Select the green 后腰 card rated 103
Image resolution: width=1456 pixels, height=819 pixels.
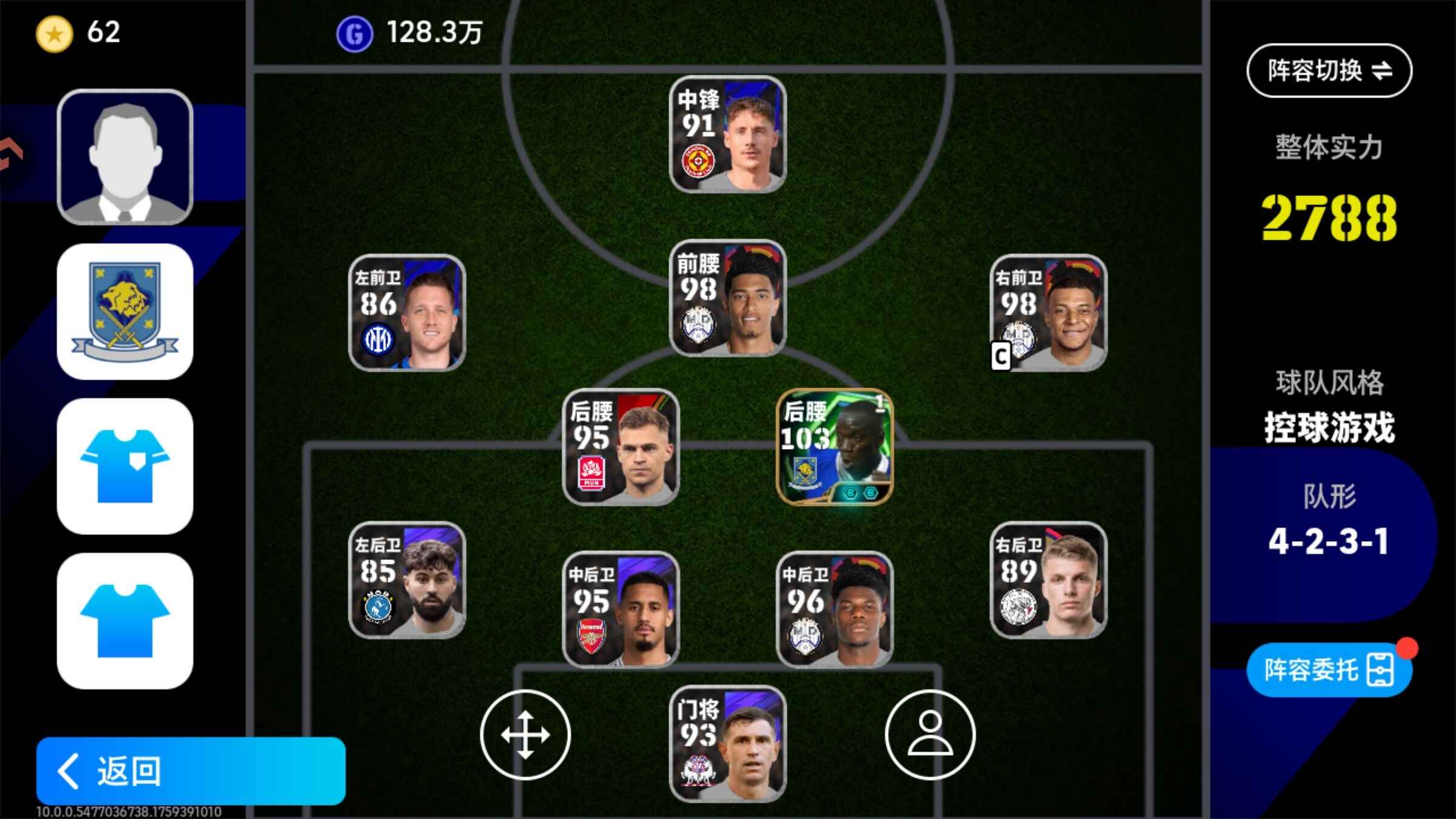click(x=835, y=447)
